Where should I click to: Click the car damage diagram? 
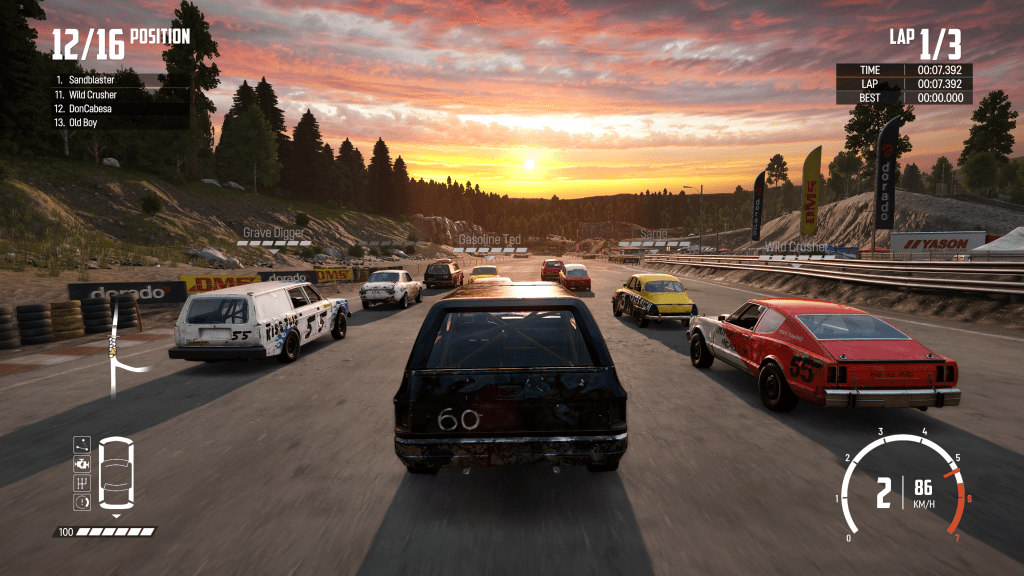[116, 473]
